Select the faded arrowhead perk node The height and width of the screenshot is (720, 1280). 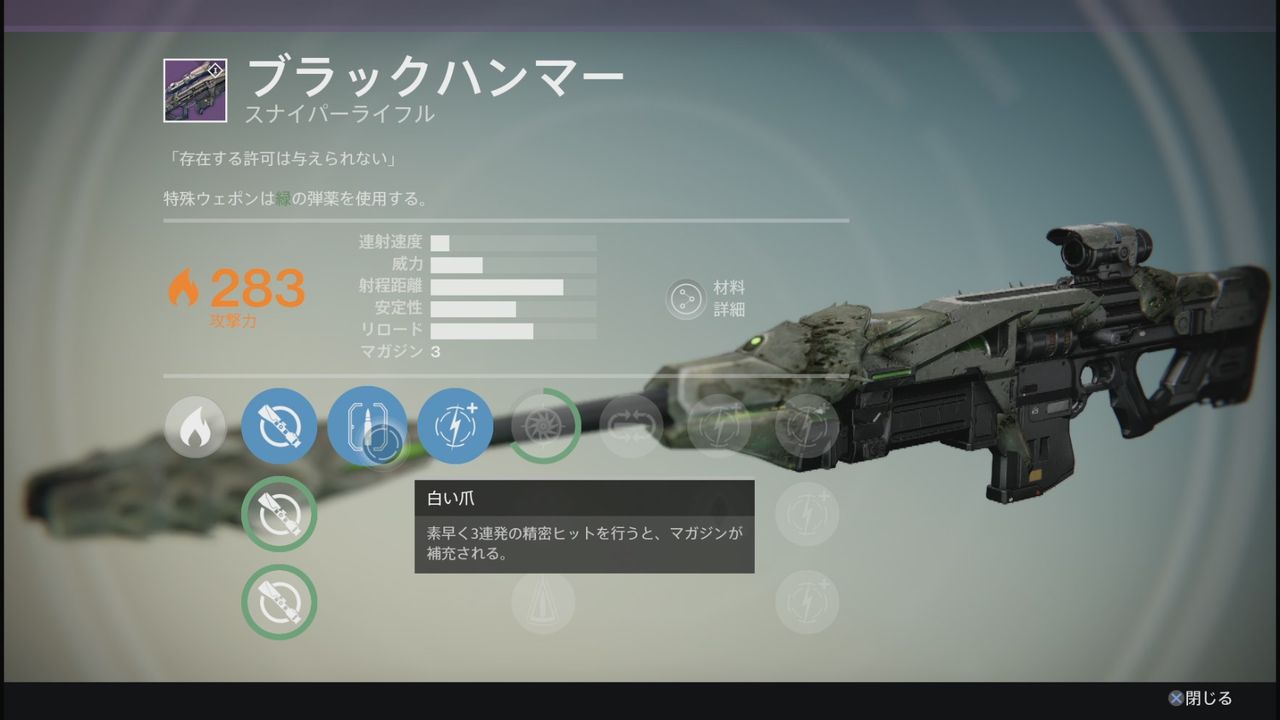pyautogui.click(x=543, y=602)
